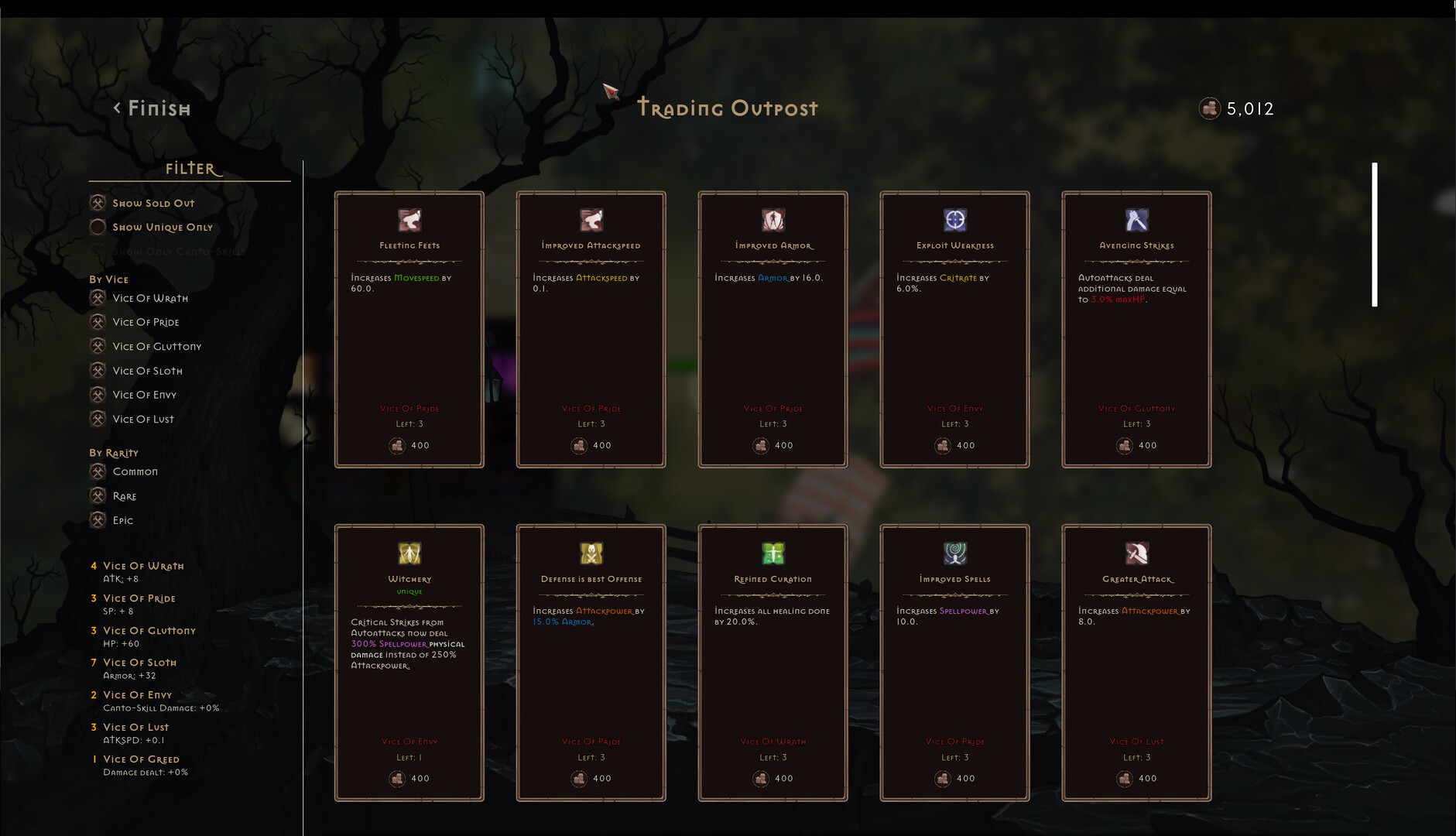Toggle Show Unique Only
The width and height of the screenshot is (1456, 836).
[x=98, y=227]
